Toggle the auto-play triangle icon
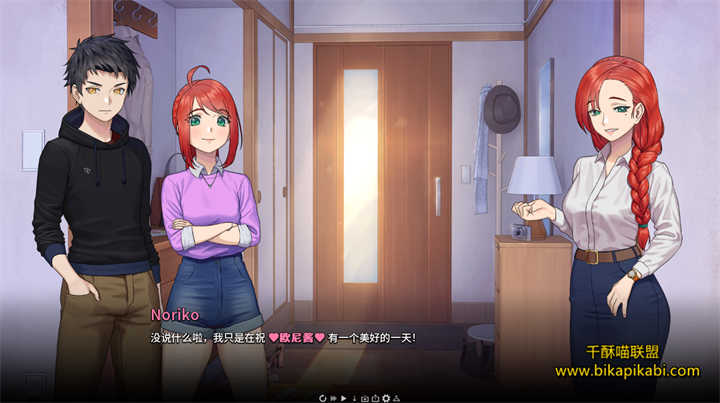The height and width of the screenshot is (403, 720). (x=344, y=398)
